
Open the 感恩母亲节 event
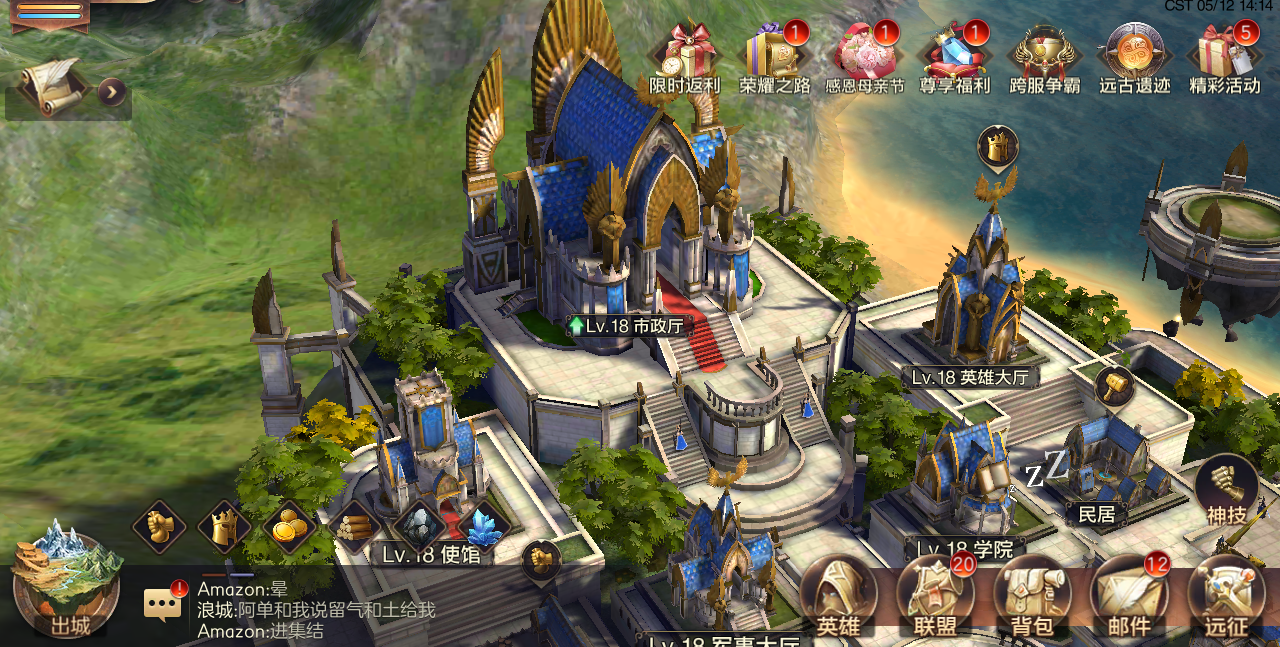[864, 56]
